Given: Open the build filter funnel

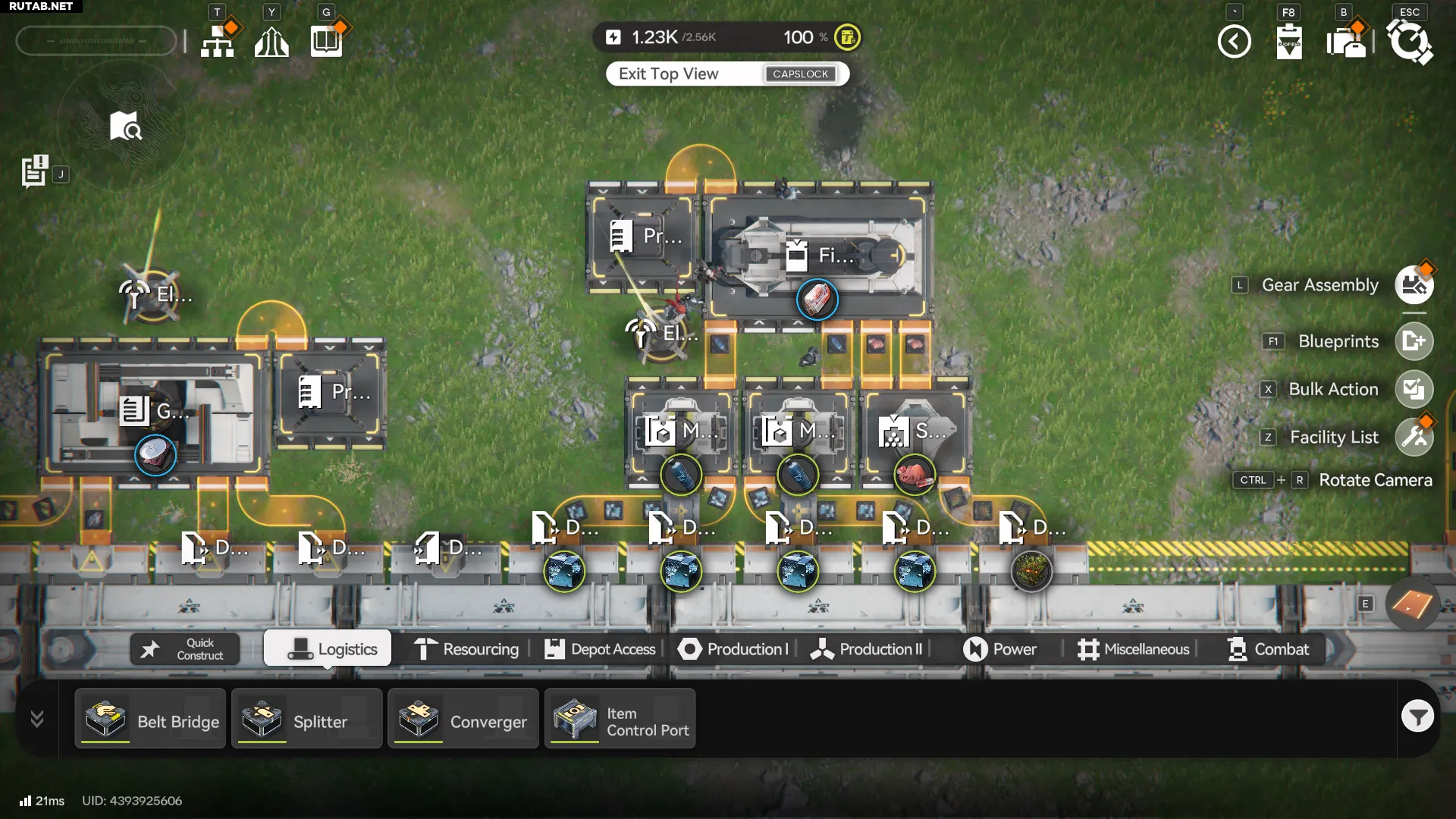Looking at the screenshot, I should [x=1417, y=716].
